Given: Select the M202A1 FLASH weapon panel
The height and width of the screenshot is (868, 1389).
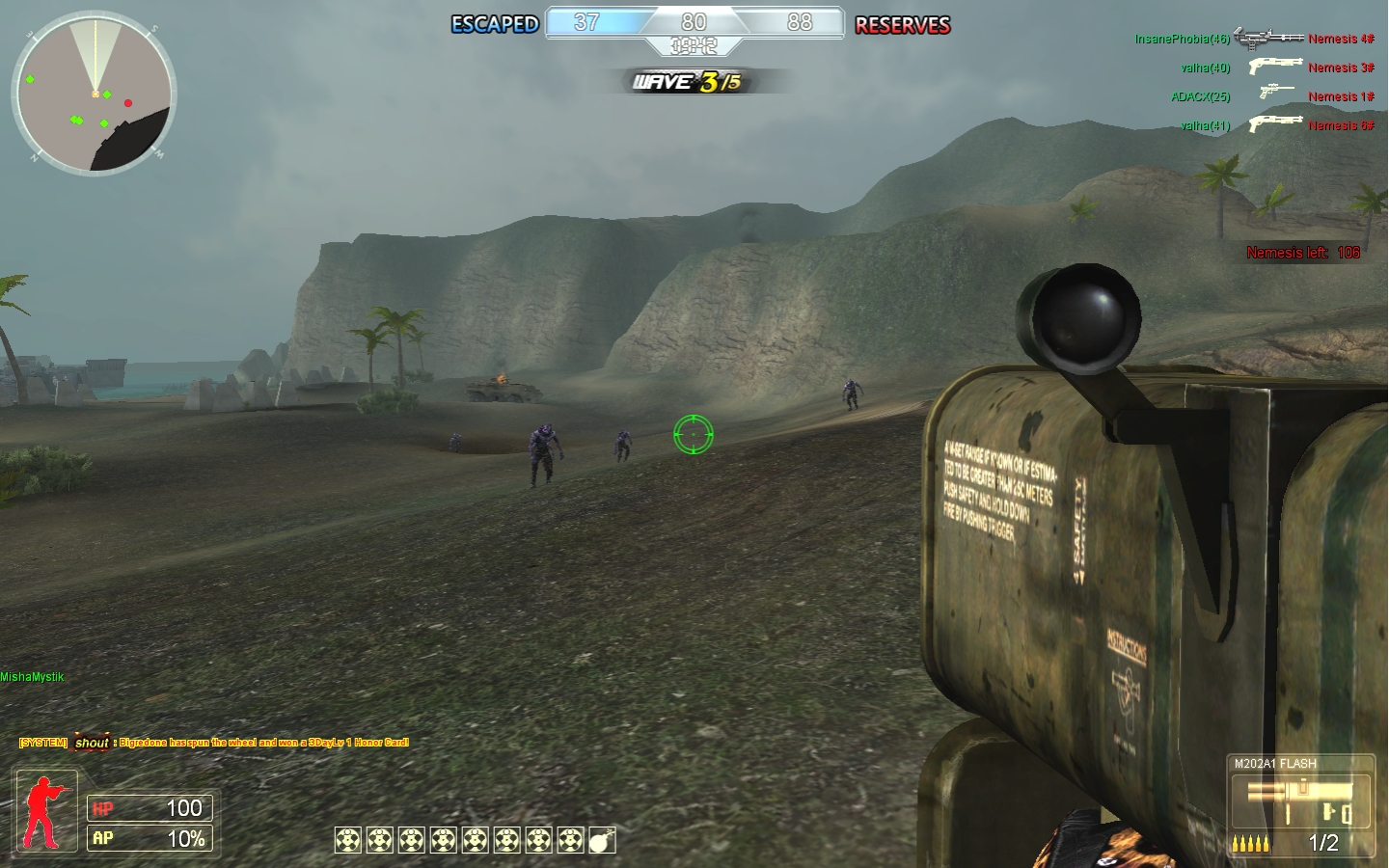Looking at the screenshot, I should tap(1300, 805).
